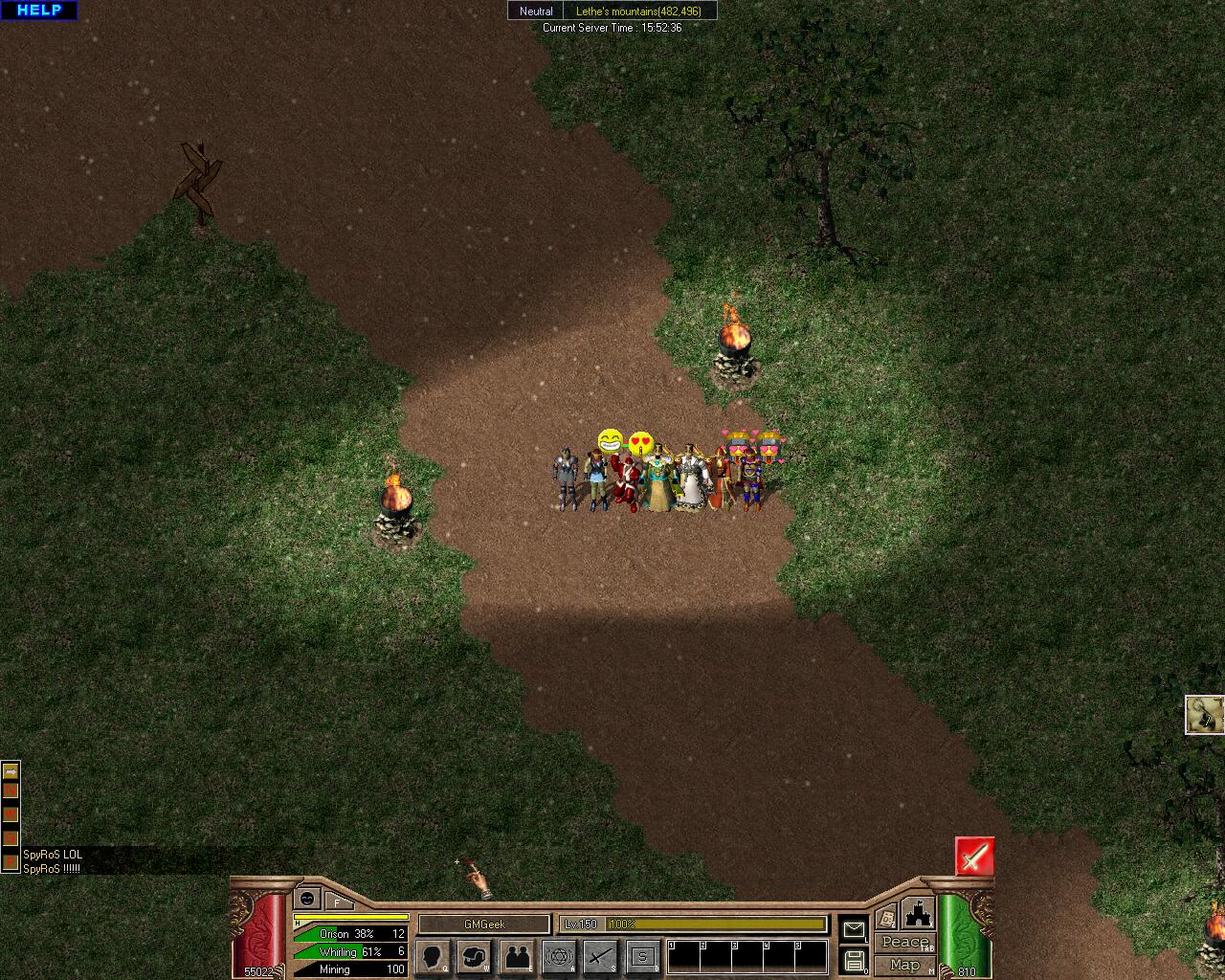Screen dimensions: 1225x980
Task: Click the red sword attack icon
Action: (974, 857)
